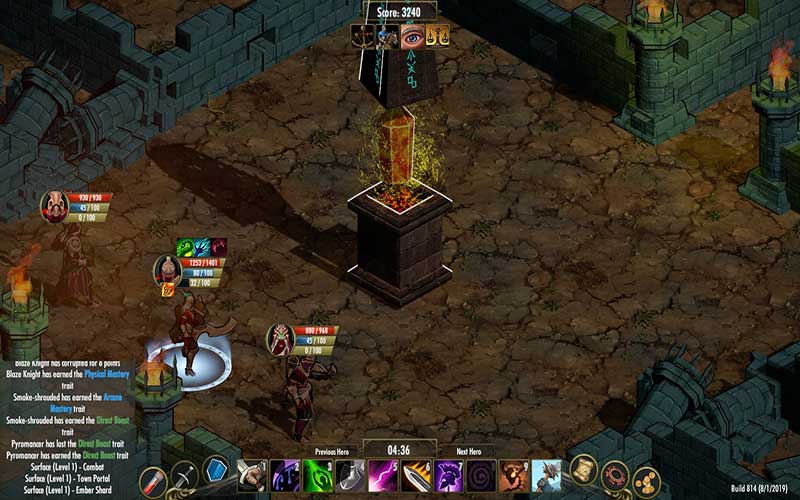Use the purple helmet ability in slot 7
The image size is (800, 500).
[x=449, y=475]
